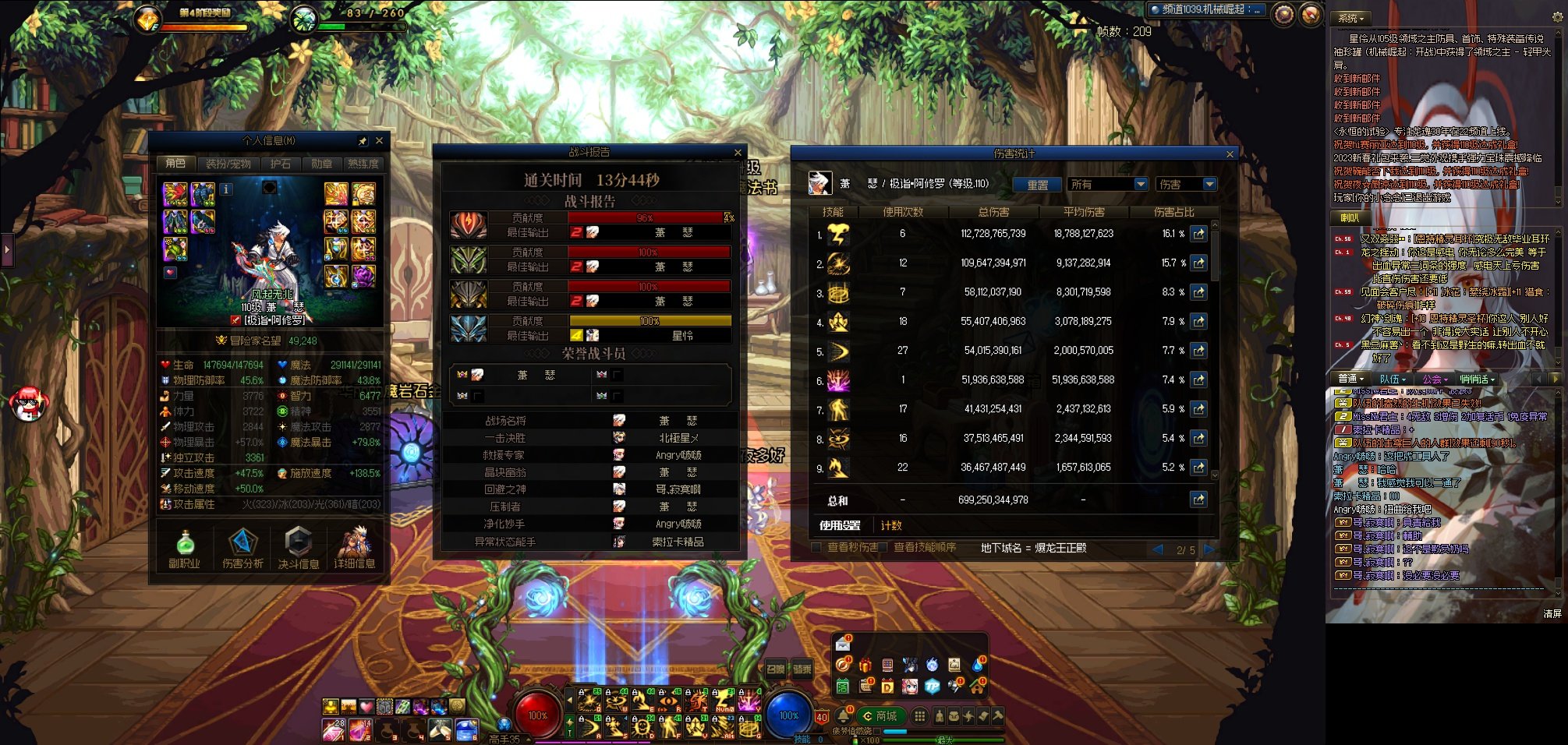Switch to the 计数 tab
1568x745 pixels.
891,525
